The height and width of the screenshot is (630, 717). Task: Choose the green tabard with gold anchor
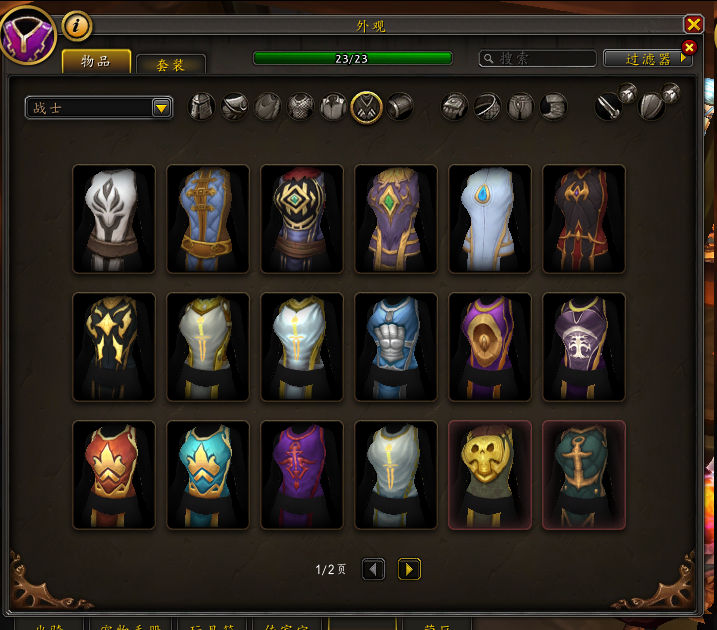coord(584,475)
